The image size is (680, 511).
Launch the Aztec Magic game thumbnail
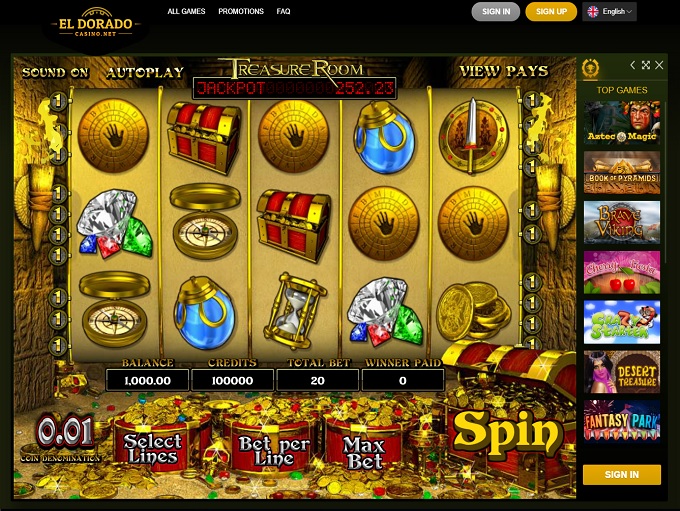click(x=621, y=123)
